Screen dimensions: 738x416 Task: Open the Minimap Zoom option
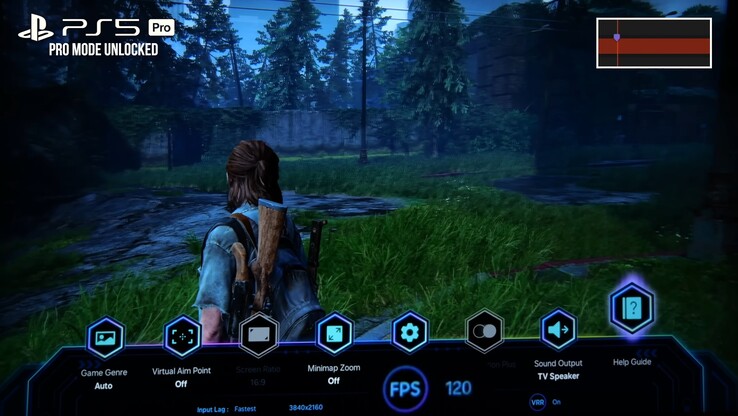(x=334, y=333)
